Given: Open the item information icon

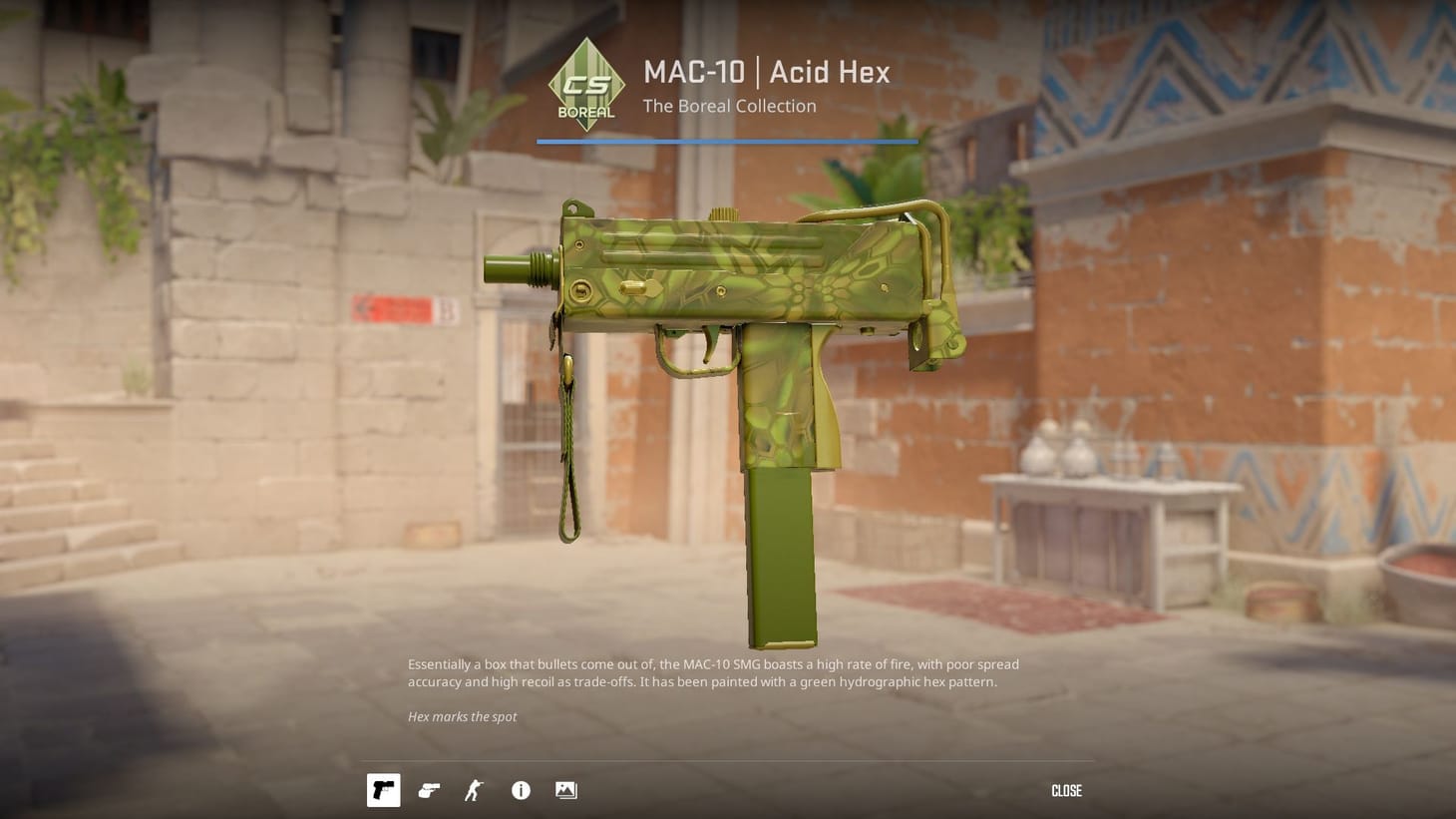Looking at the screenshot, I should pos(520,790).
